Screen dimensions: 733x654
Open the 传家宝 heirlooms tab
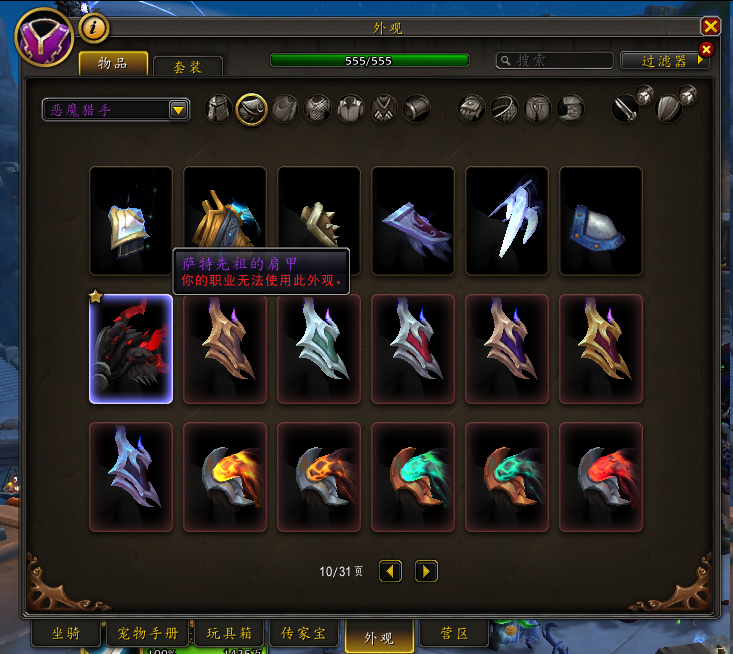click(x=304, y=634)
